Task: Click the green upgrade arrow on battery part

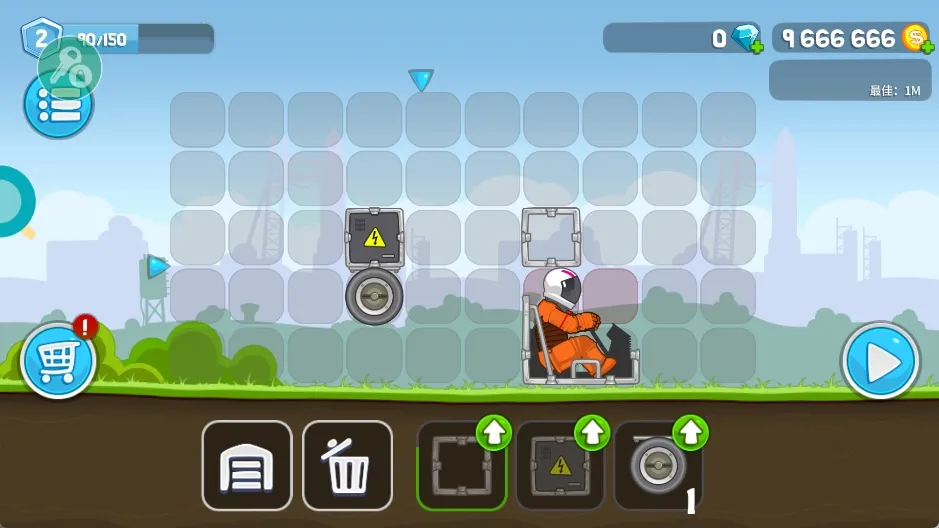Action: (x=592, y=433)
